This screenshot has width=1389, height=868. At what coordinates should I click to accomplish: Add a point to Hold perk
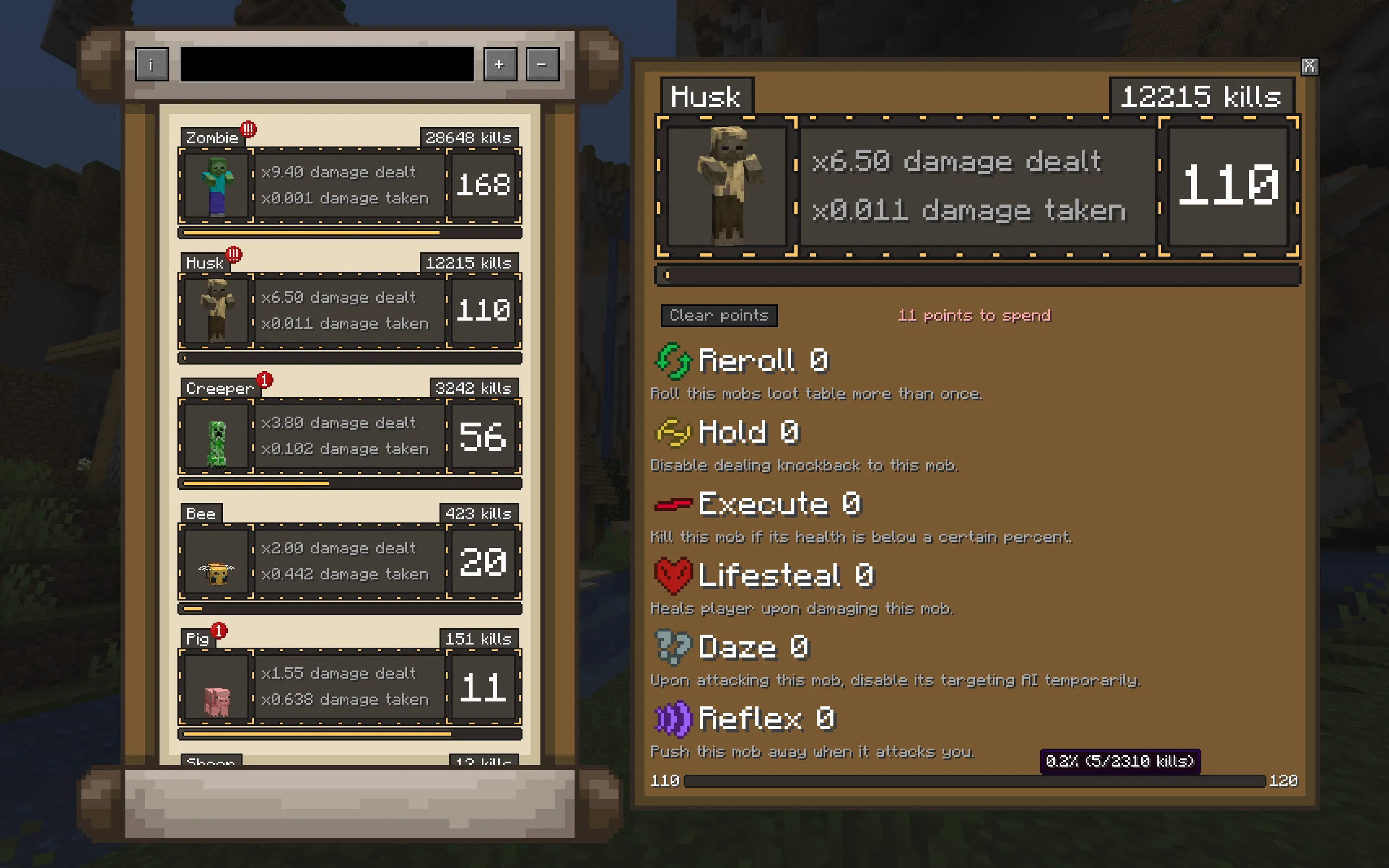pyautogui.click(x=673, y=432)
